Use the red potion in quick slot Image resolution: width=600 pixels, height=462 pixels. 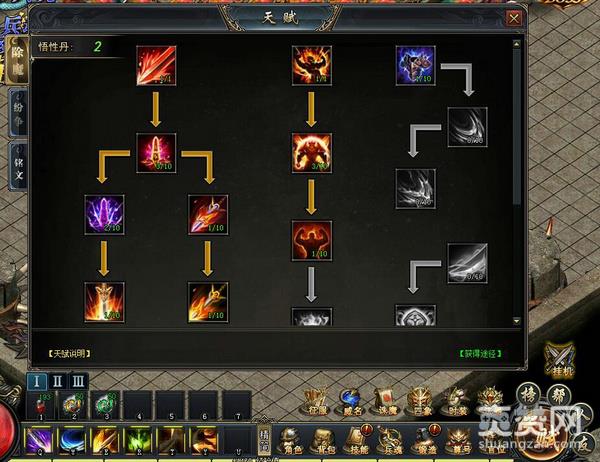coord(40,405)
